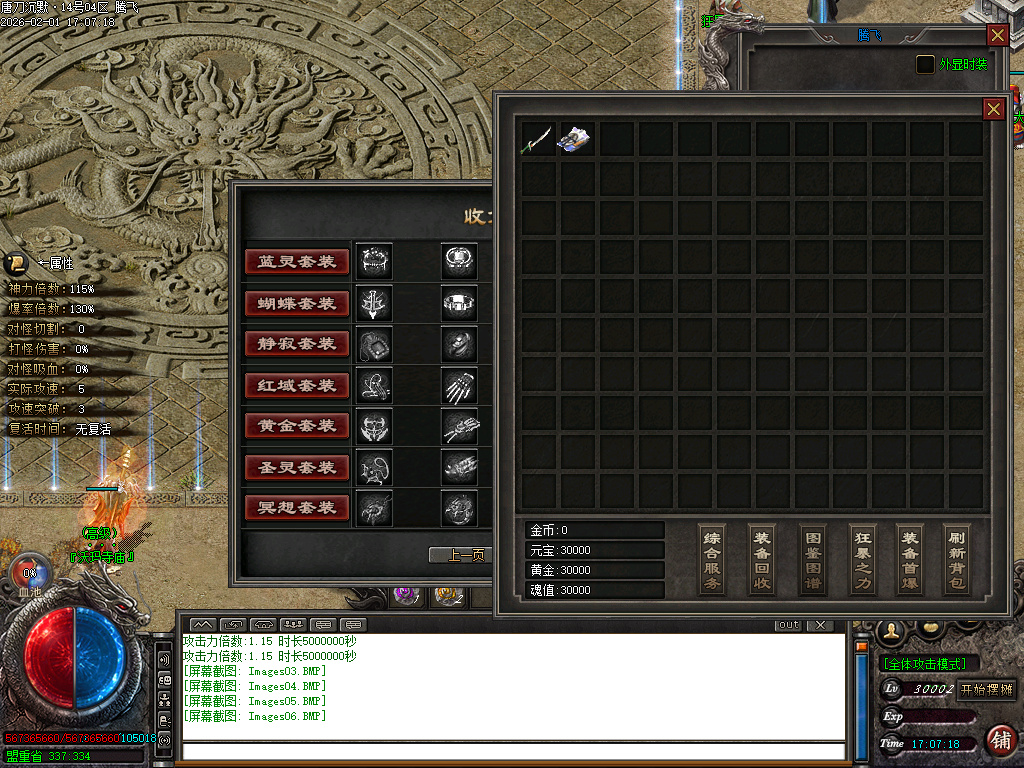This screenshot has height=768, width=1024.
Task: Choose the 蓝灵套装 set button
Action: point(297,262)
